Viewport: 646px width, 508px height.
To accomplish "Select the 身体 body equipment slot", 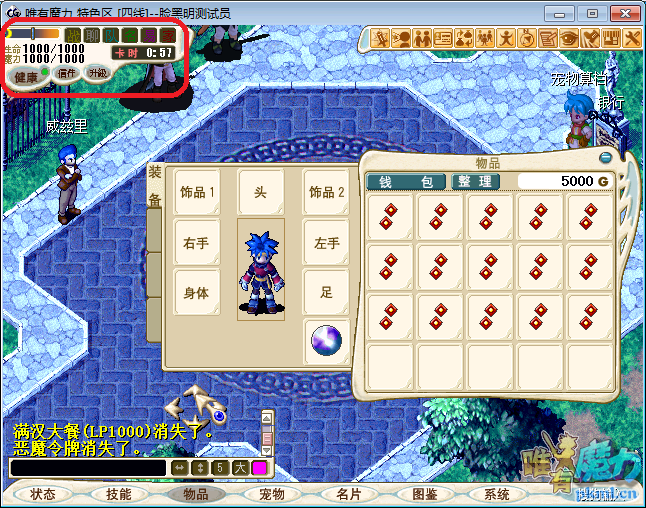I will coord(197,293).
